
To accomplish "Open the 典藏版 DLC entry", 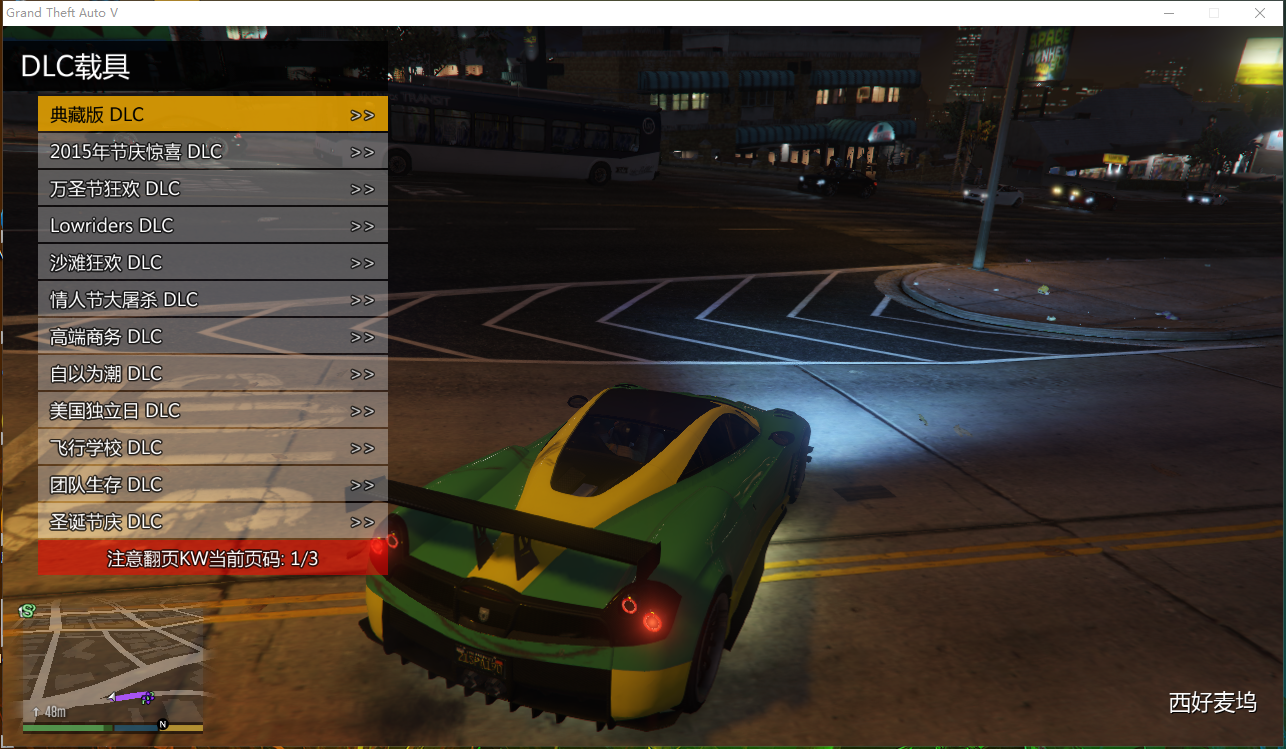I will click(x=212, y=114).
